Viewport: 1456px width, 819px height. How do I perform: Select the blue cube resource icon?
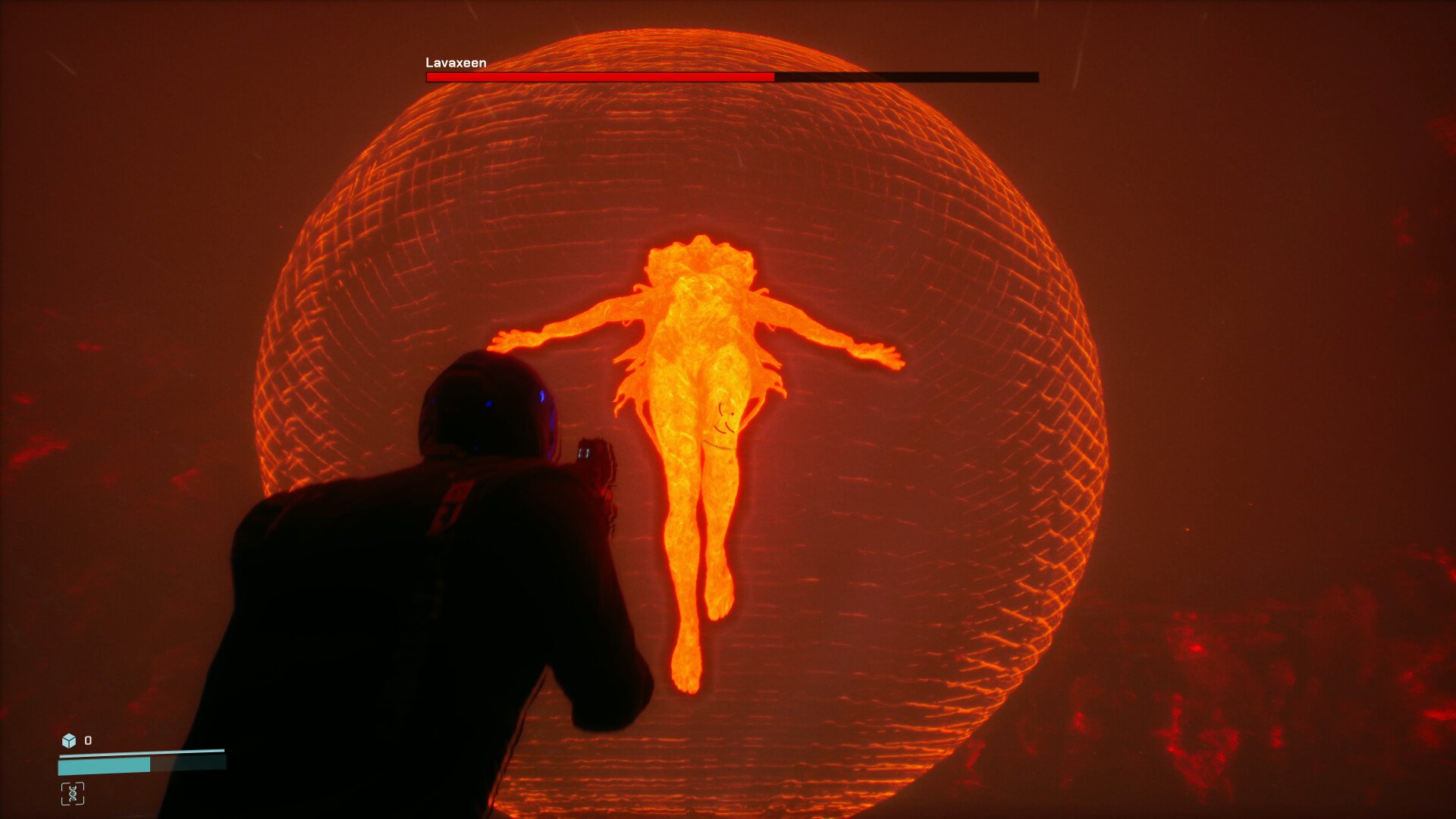pos(69,740)
